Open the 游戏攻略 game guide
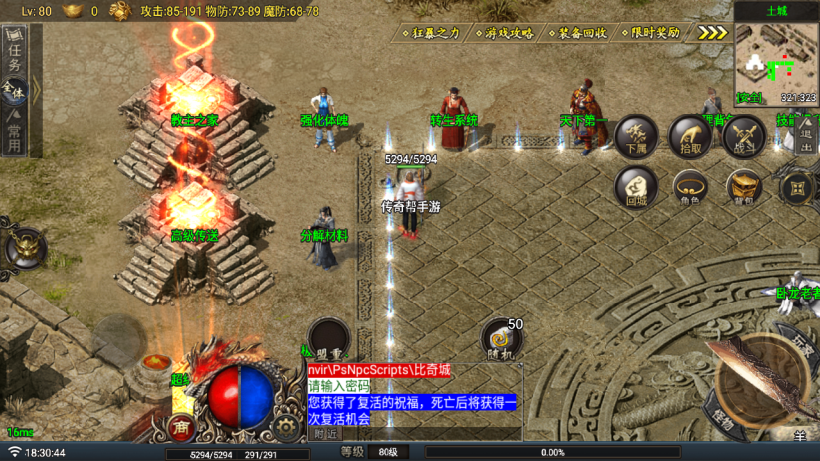This screenshot has height=461, width=820. pyautogui.click(x=504, y=32)
